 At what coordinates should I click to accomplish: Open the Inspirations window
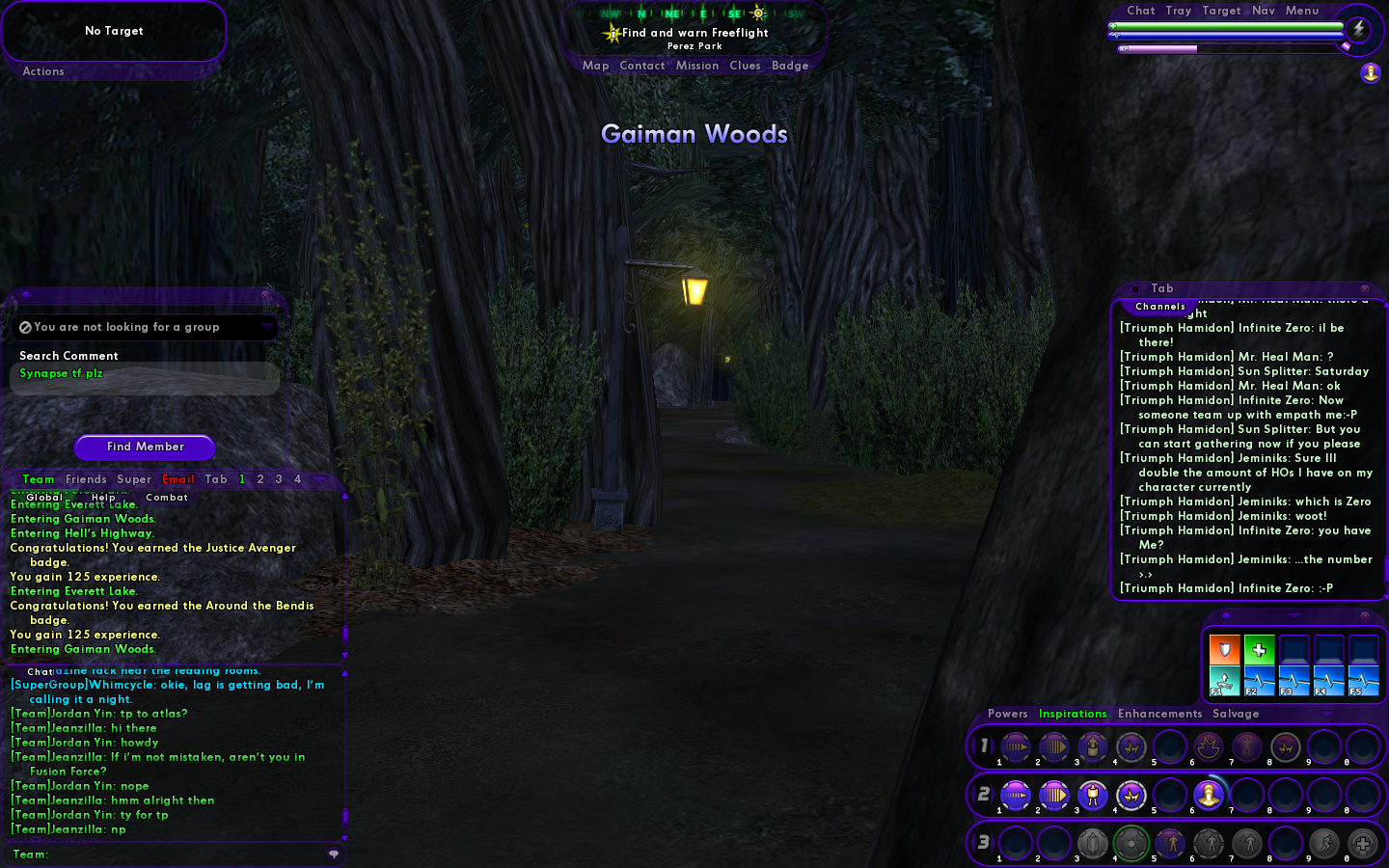click(1073, 714)
